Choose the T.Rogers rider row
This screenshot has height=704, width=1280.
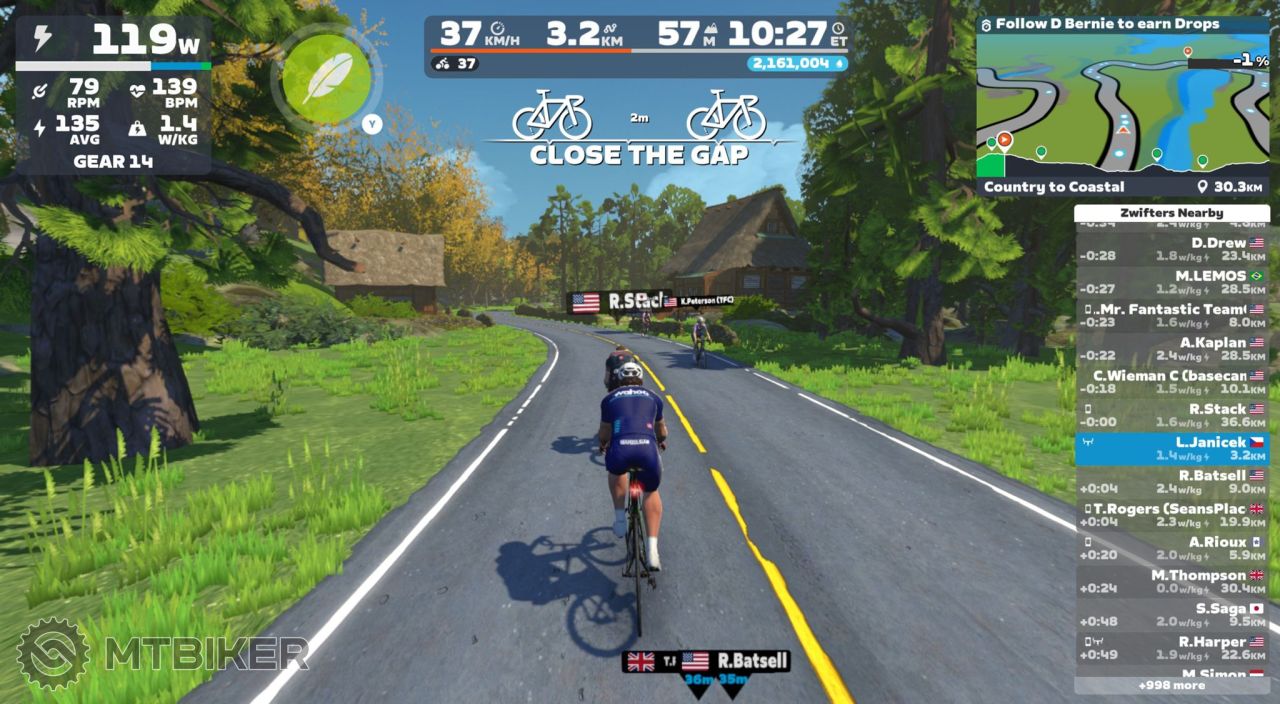[x=1171, y=515]
